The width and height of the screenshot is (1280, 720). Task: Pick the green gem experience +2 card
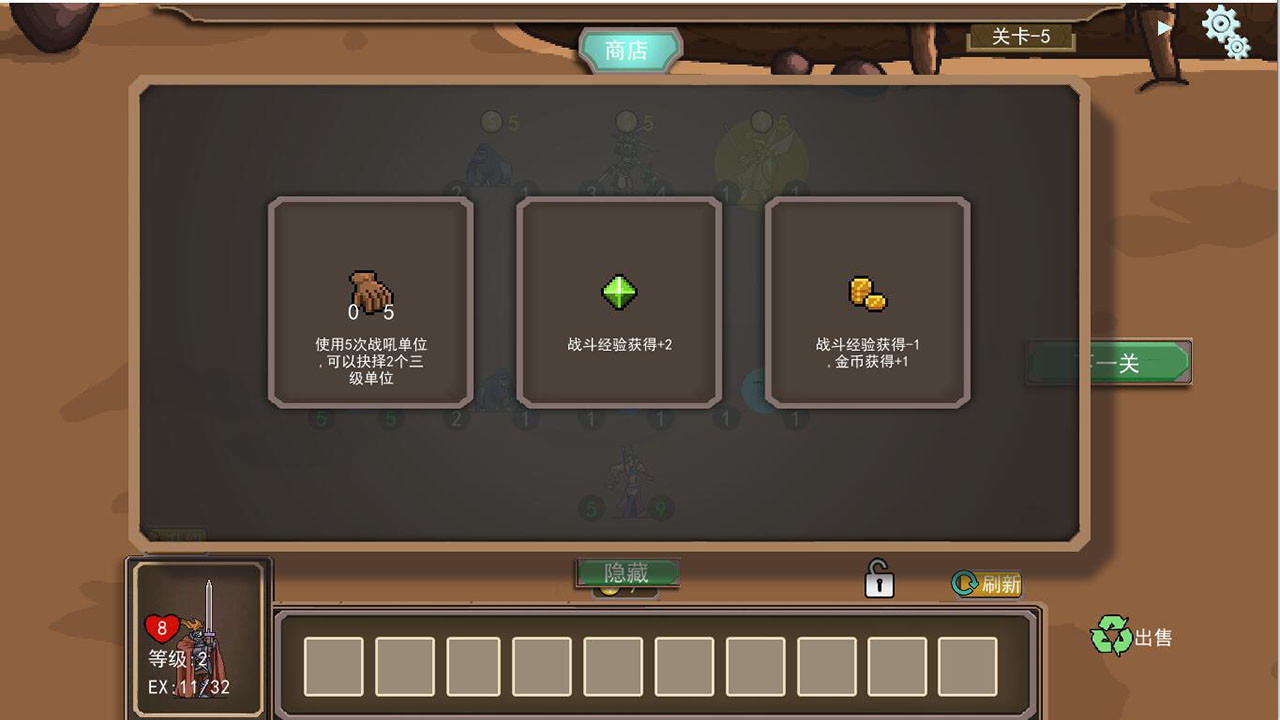(x=620, y=293)
